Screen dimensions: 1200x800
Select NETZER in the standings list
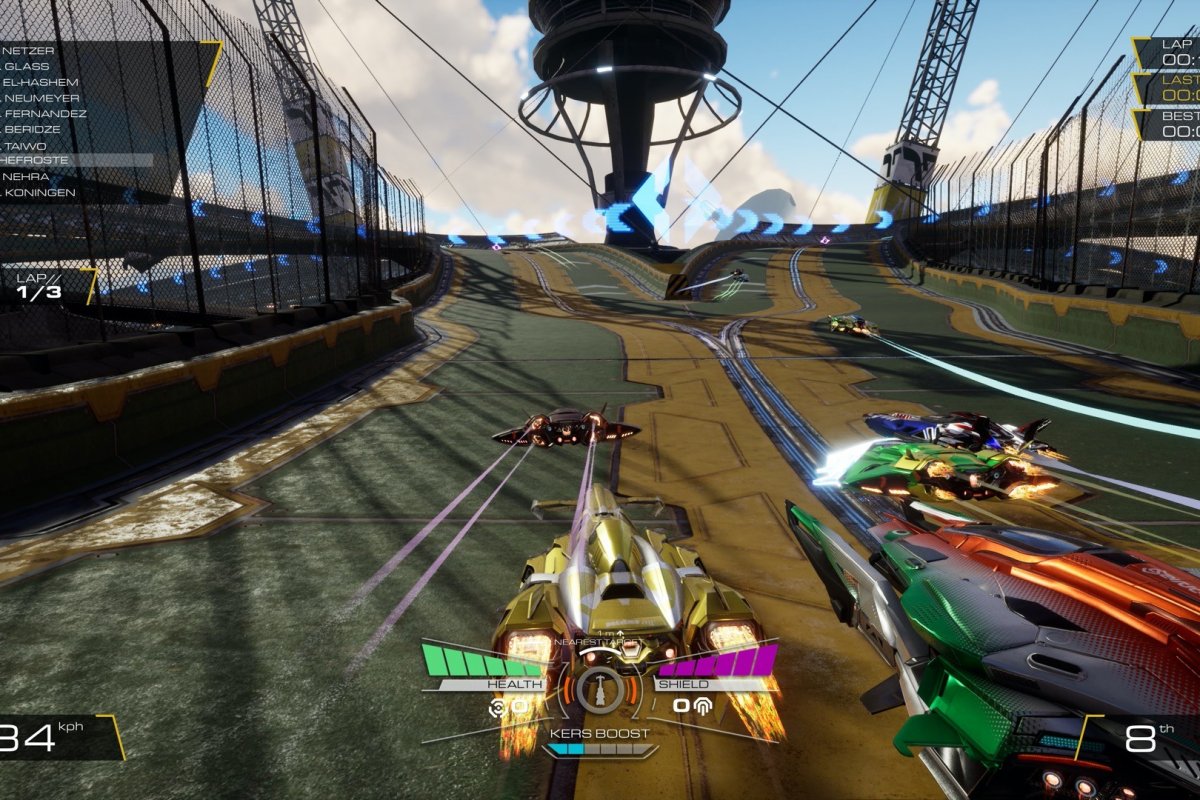[28, 50]
